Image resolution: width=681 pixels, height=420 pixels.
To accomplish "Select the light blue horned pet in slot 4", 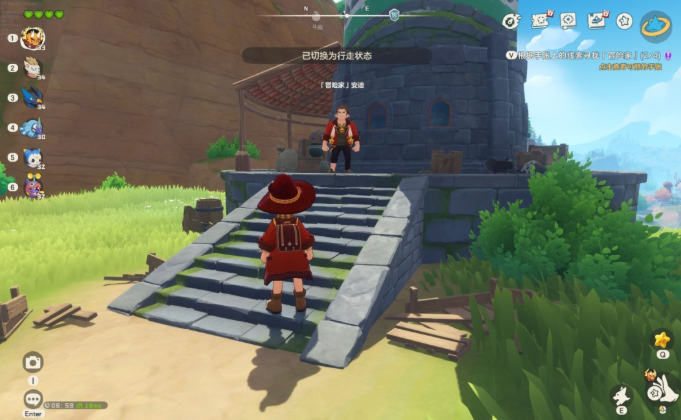I will pyautogui.click(x=33, y=128).
